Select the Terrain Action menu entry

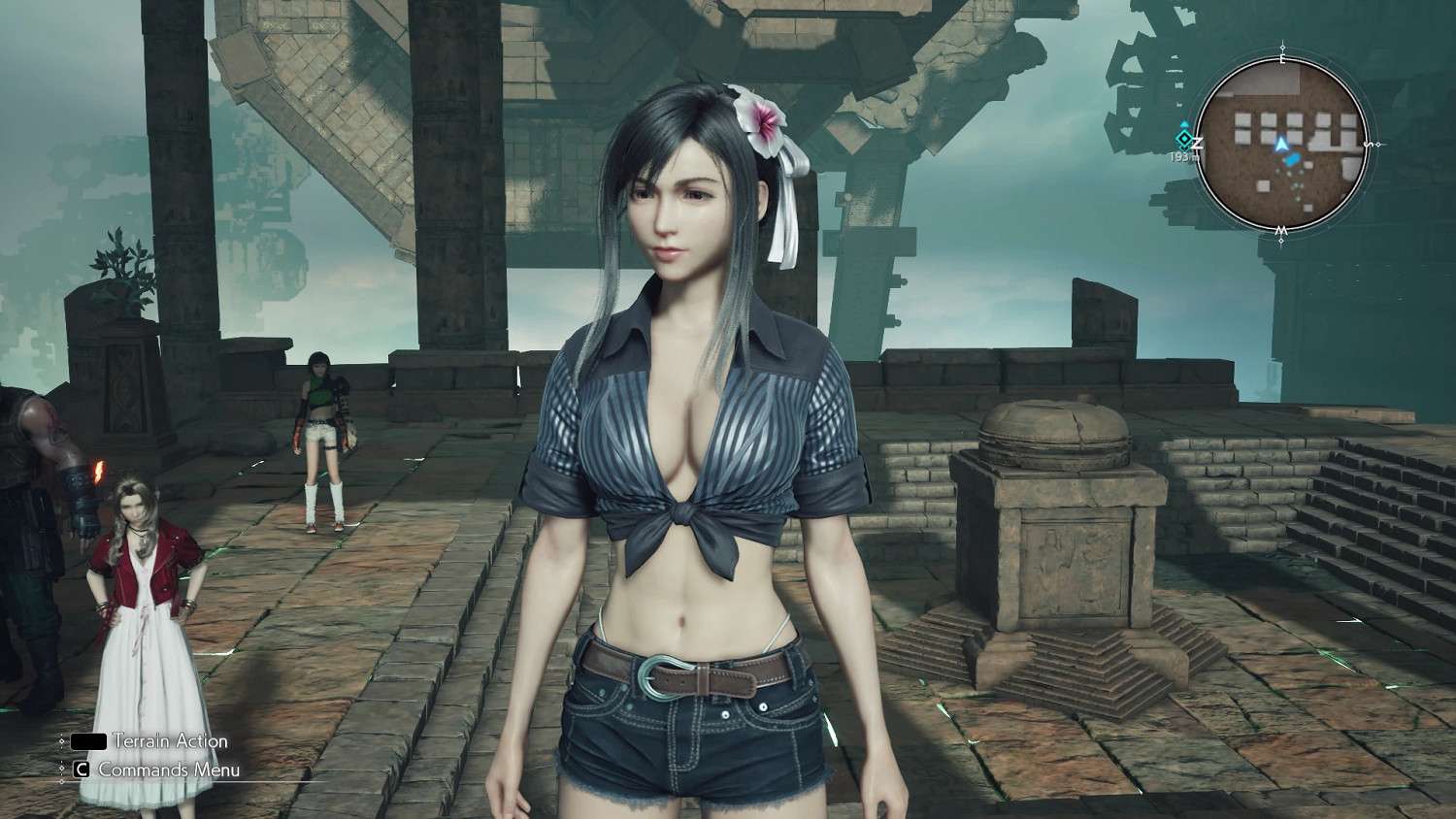pos(170,740)
